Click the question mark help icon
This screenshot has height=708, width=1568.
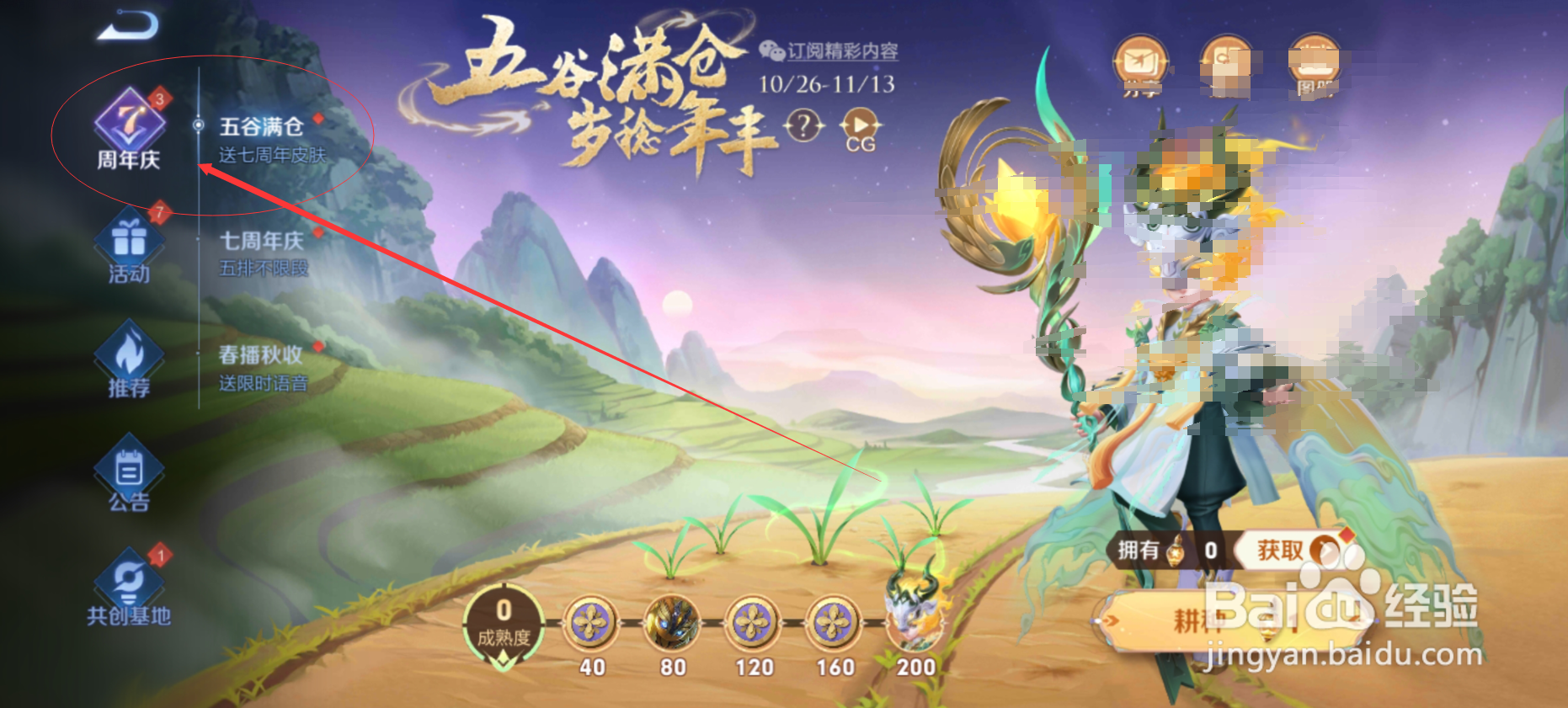802,126
